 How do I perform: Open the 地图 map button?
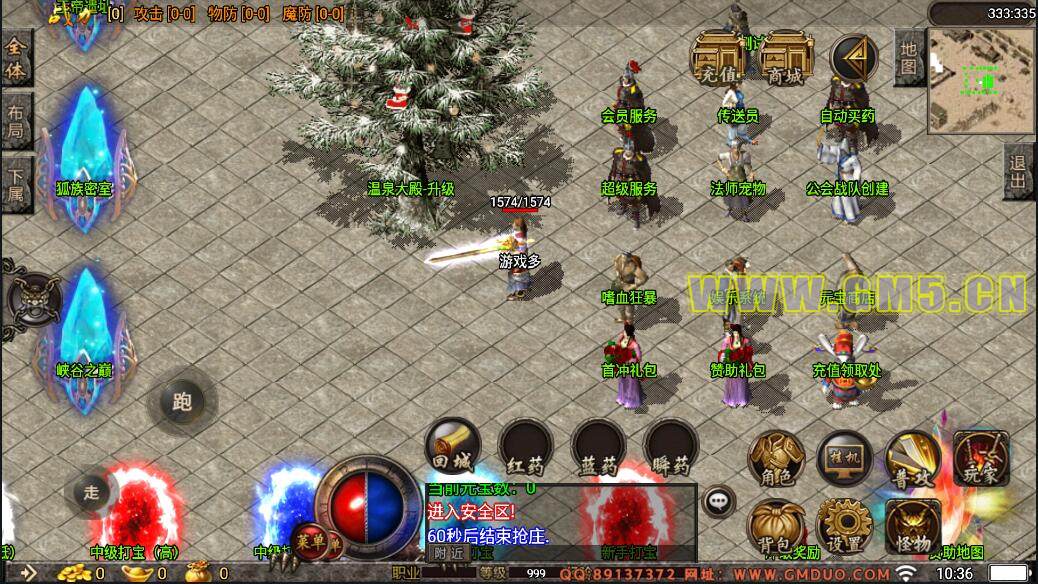click(x=908, y=57)
